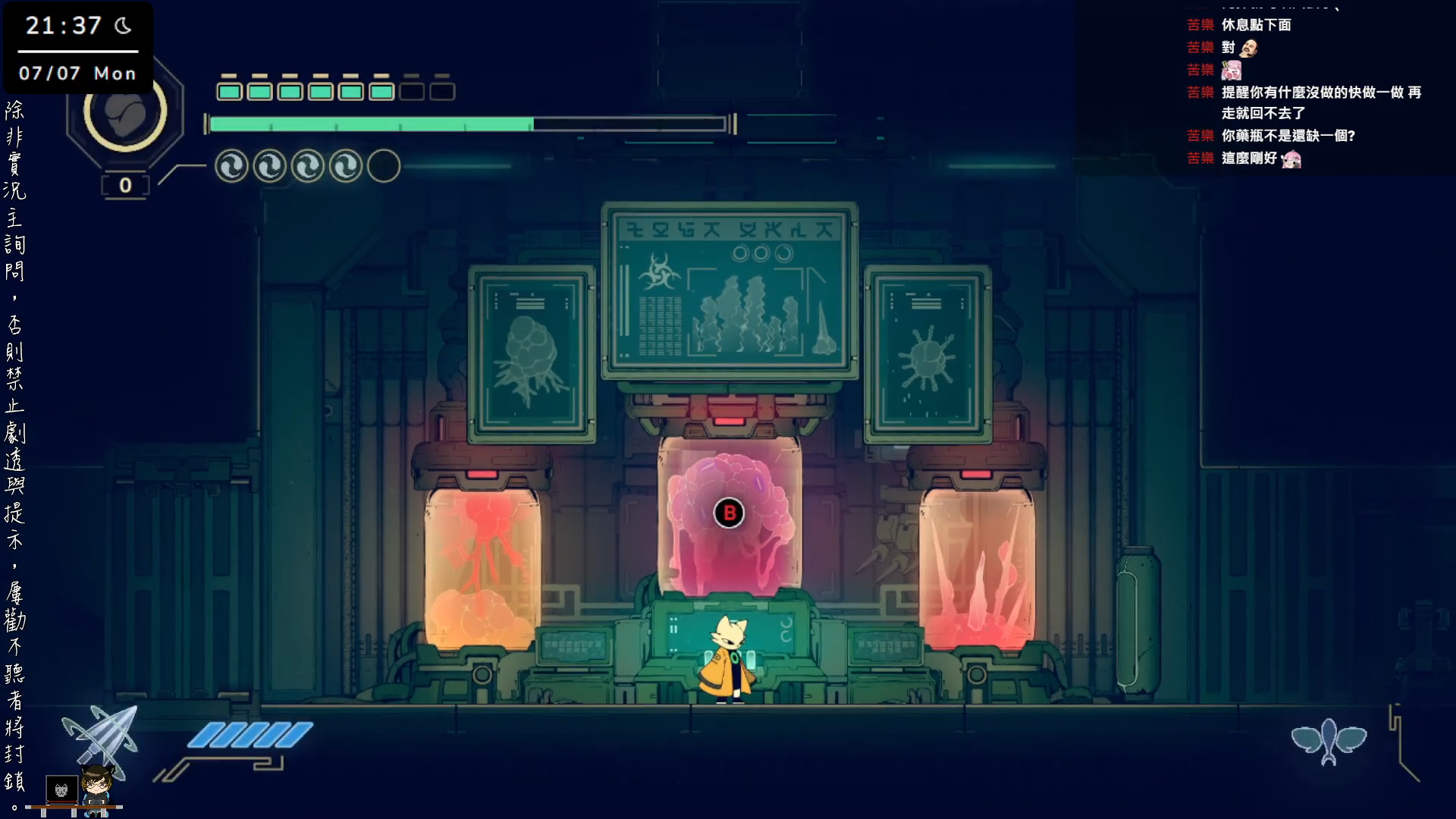Activate the butterfly nymph icon
The image size is (1456, 819).
[x=1329, y=740]
